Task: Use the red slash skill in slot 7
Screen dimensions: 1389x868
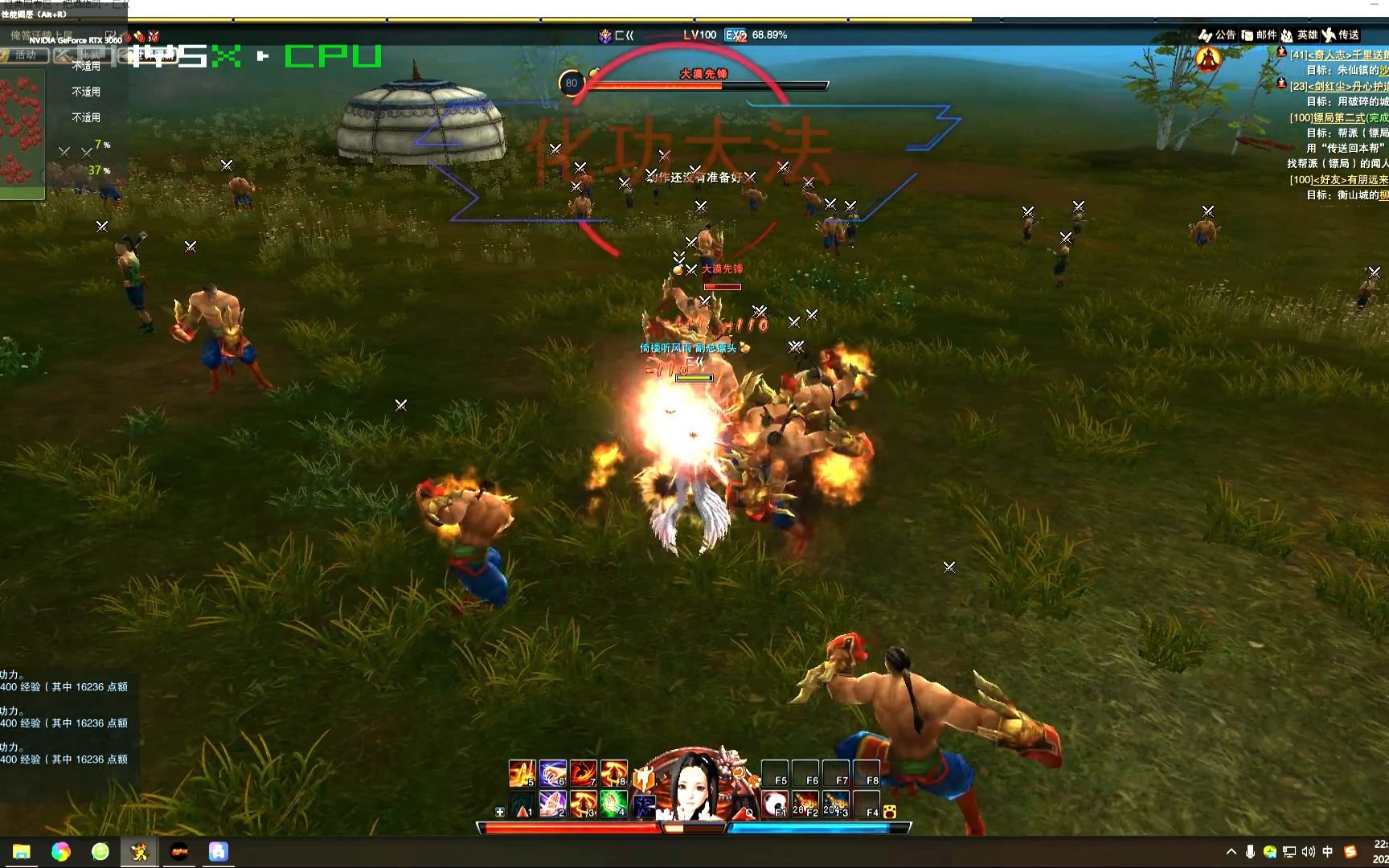Action: point(584,773)
